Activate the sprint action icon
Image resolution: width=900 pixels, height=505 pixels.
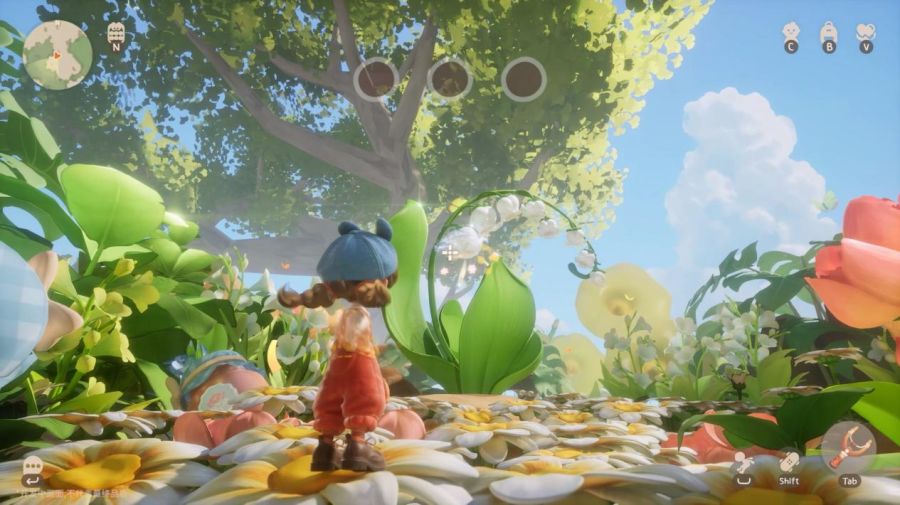(790, 461)
